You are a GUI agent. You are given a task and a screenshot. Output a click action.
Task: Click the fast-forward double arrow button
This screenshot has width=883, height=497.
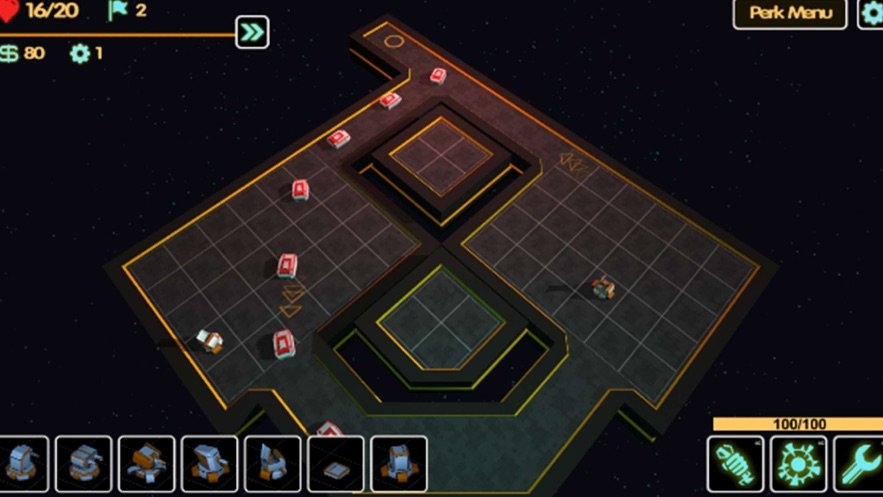click(252, 33)
